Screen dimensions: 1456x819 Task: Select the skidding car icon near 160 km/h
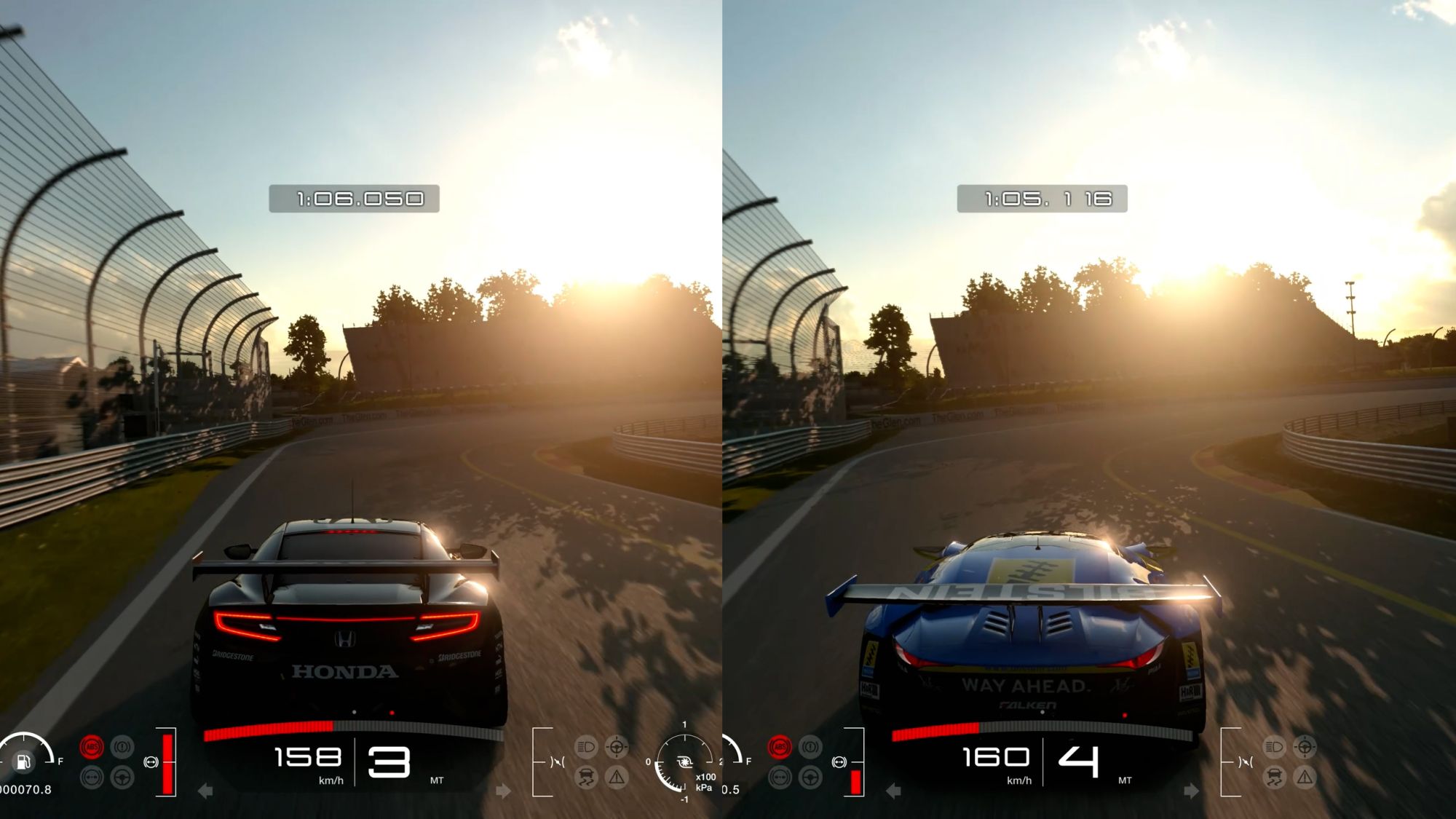(x=1274, y=778)
